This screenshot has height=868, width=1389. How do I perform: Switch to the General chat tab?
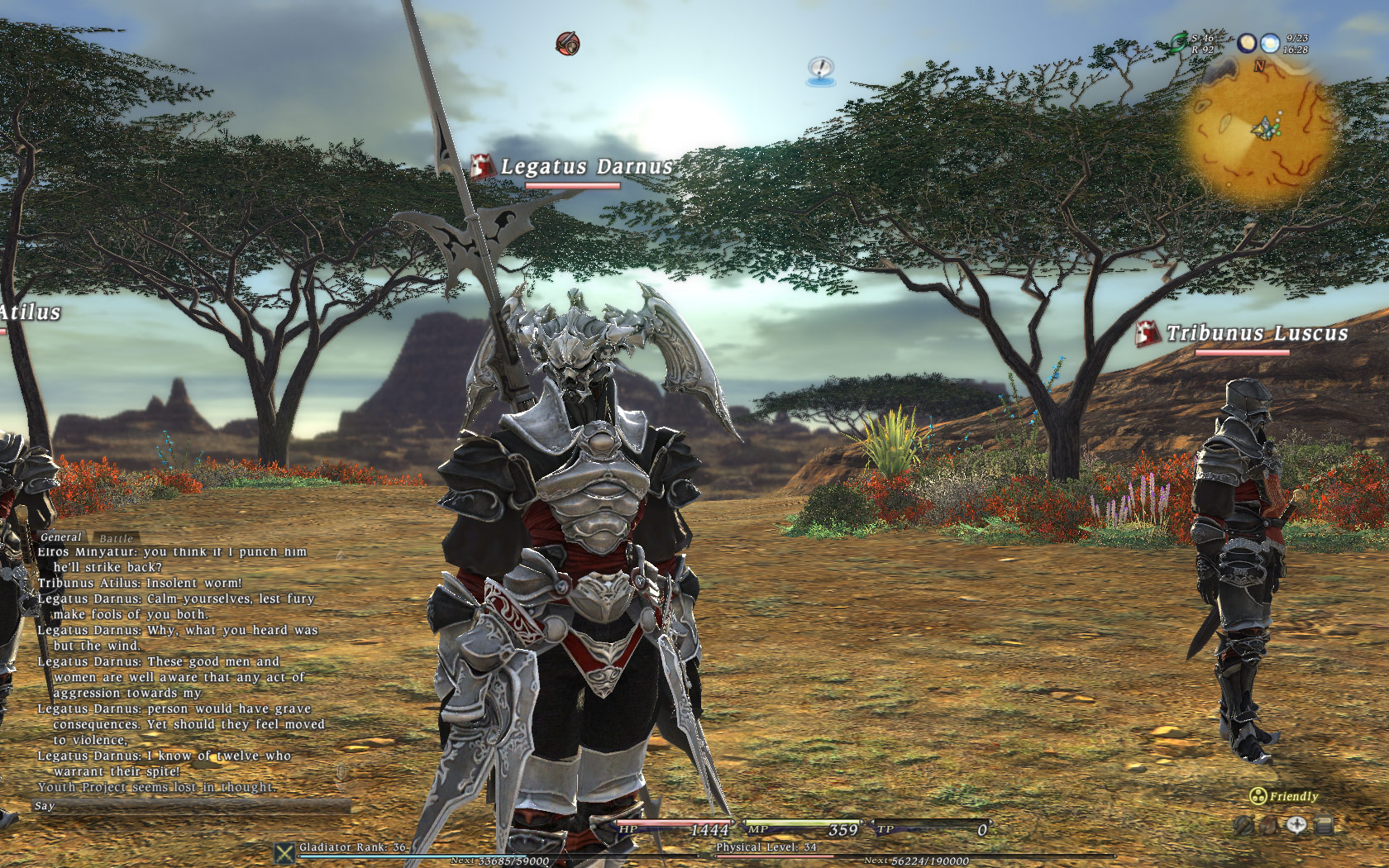[x=61, y=537]
